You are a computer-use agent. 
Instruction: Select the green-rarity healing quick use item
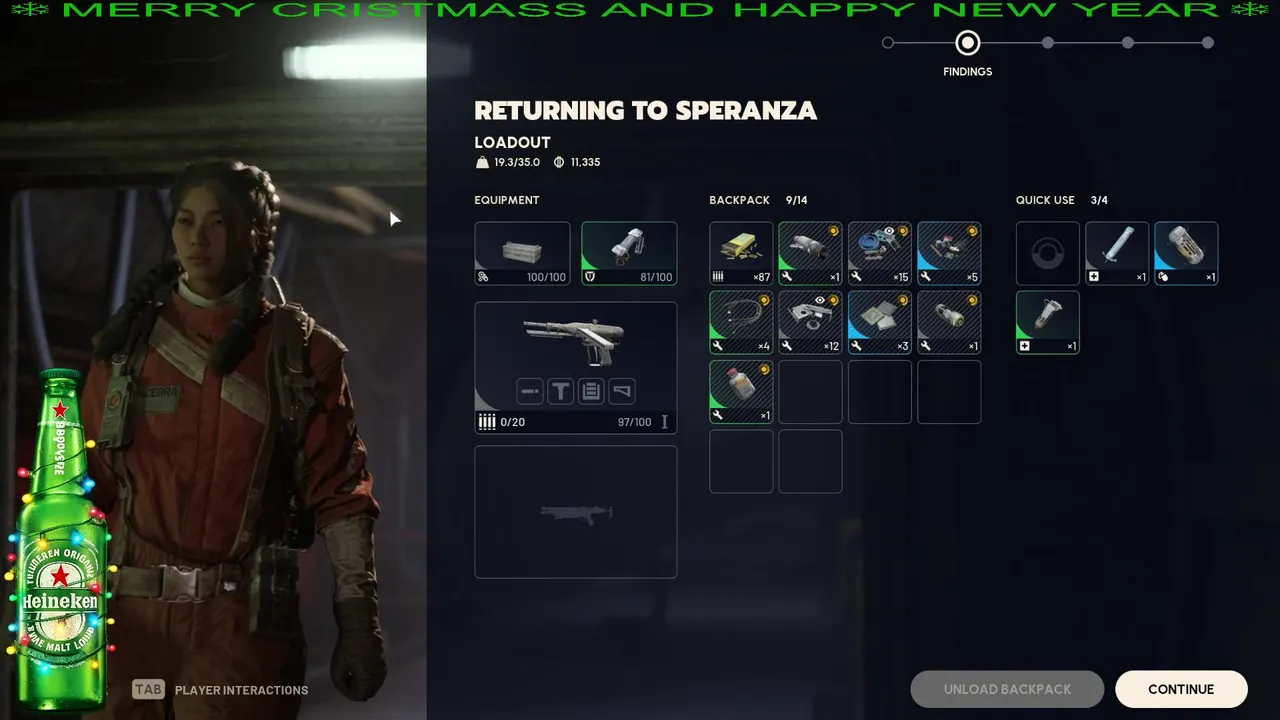[1048, 322]
